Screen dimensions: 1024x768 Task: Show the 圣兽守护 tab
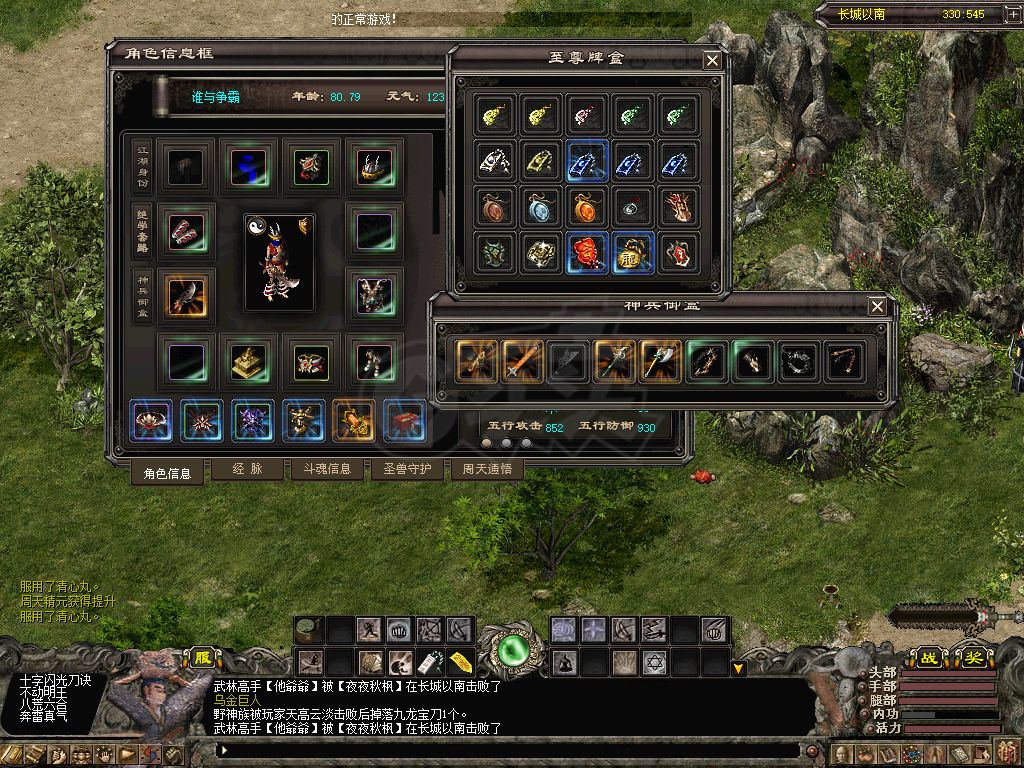[x=407, y=468]
